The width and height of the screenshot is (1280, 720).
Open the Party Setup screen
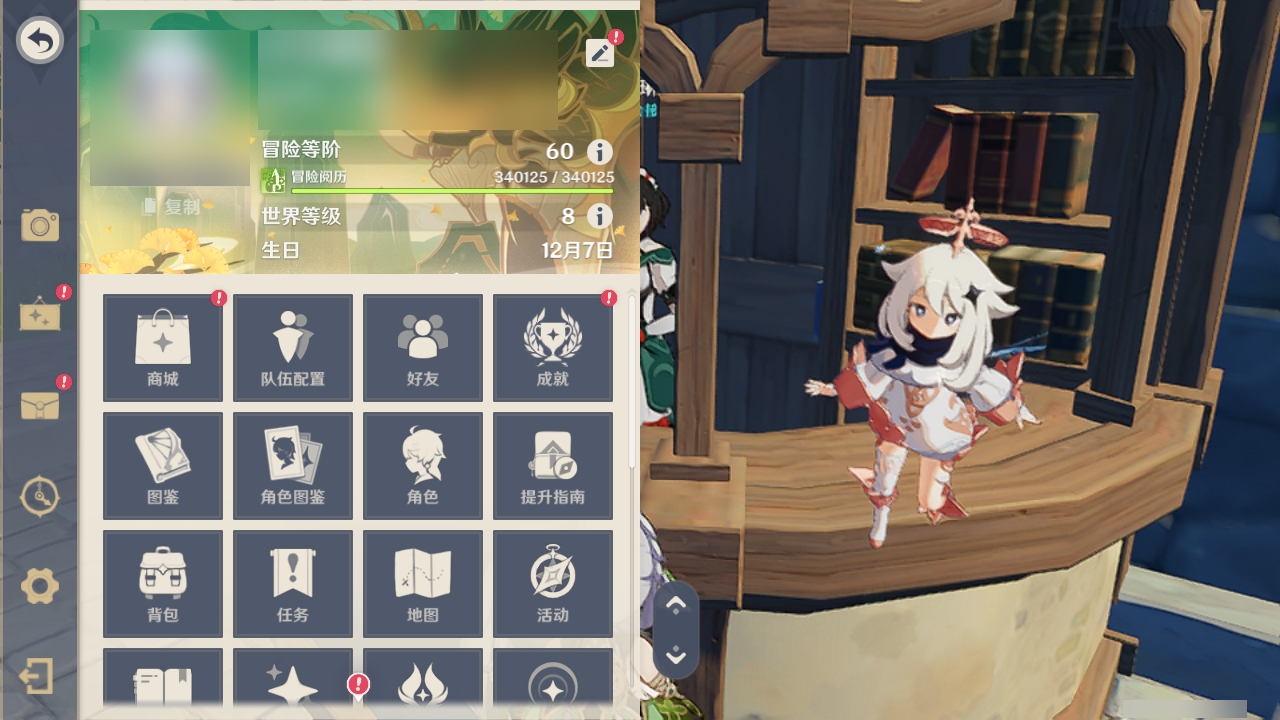(292, 347)
